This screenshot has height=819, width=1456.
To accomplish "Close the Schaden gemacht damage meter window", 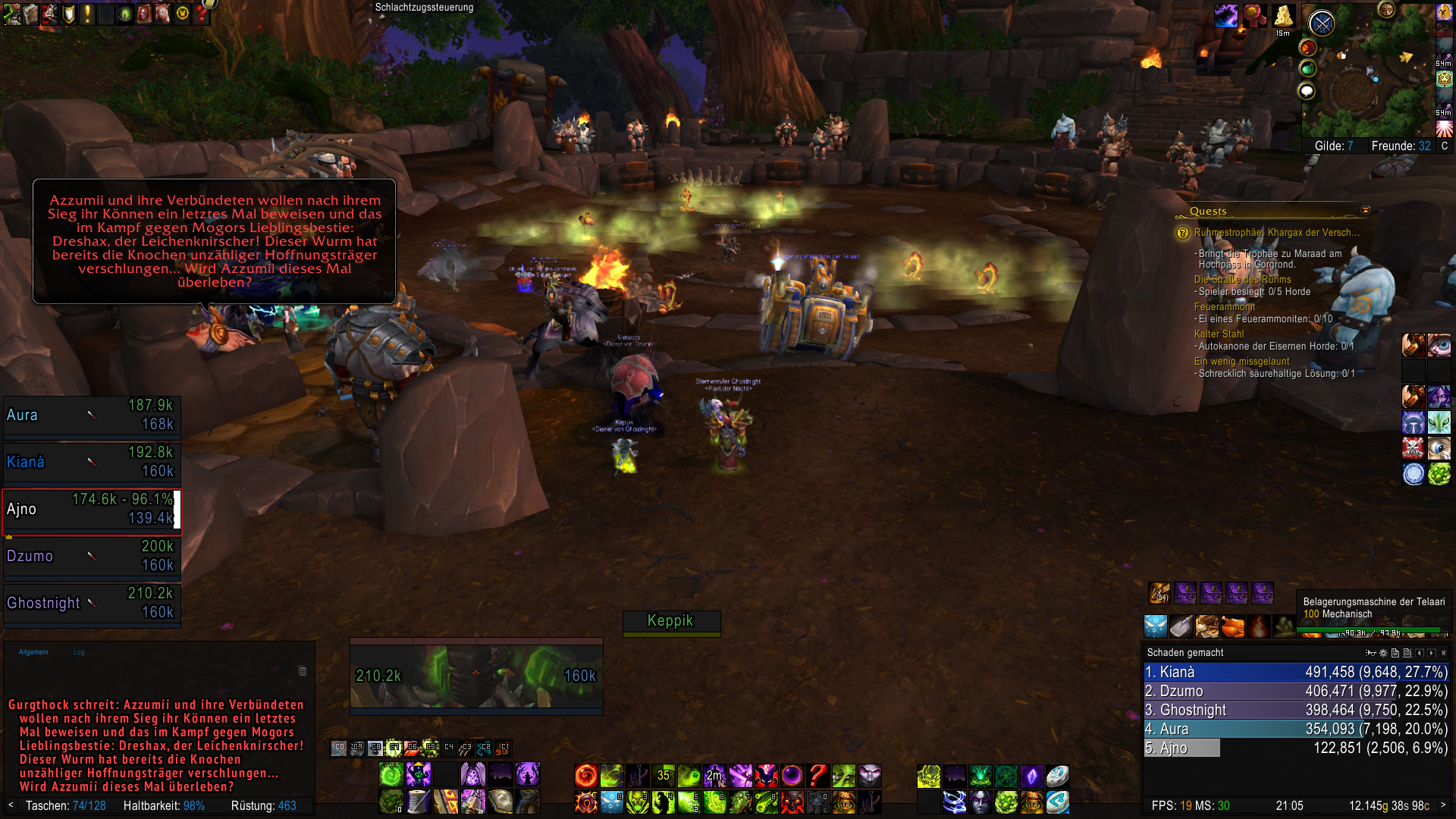I will (x=1443, y=653).
